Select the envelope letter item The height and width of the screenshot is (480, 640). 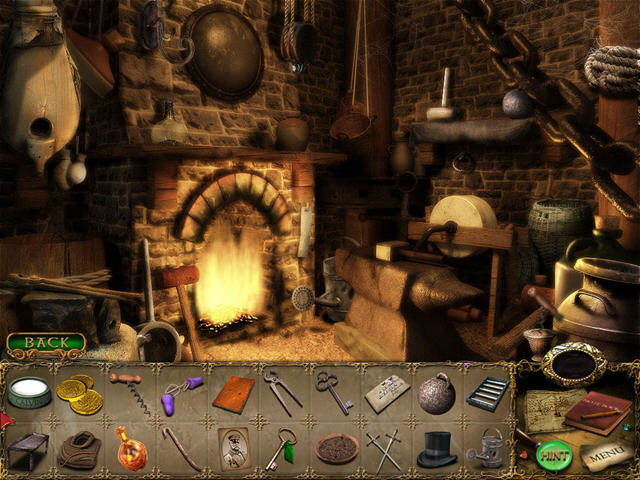coord(385,393)
